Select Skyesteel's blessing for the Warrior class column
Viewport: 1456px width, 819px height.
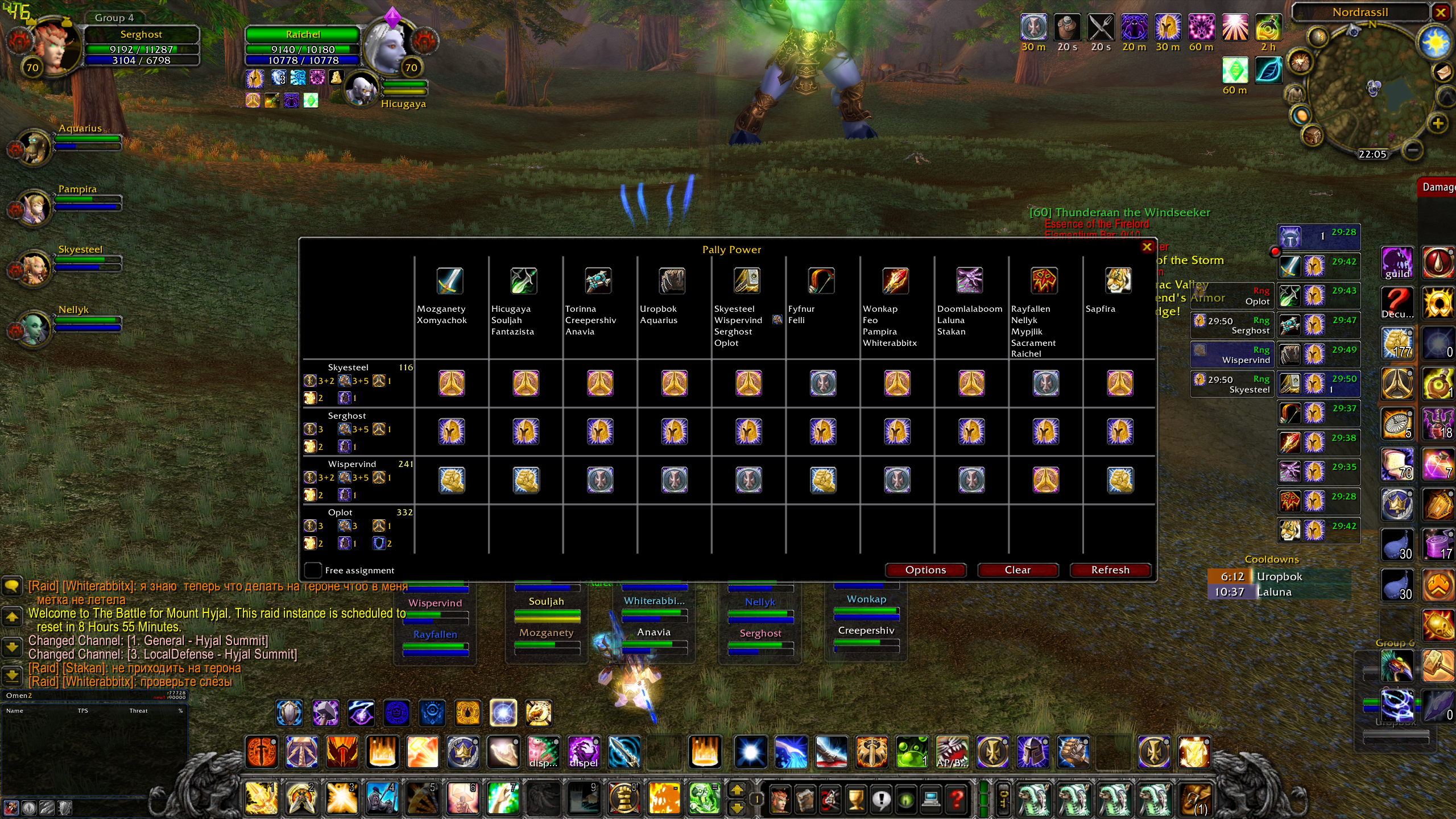click(451, 383)
